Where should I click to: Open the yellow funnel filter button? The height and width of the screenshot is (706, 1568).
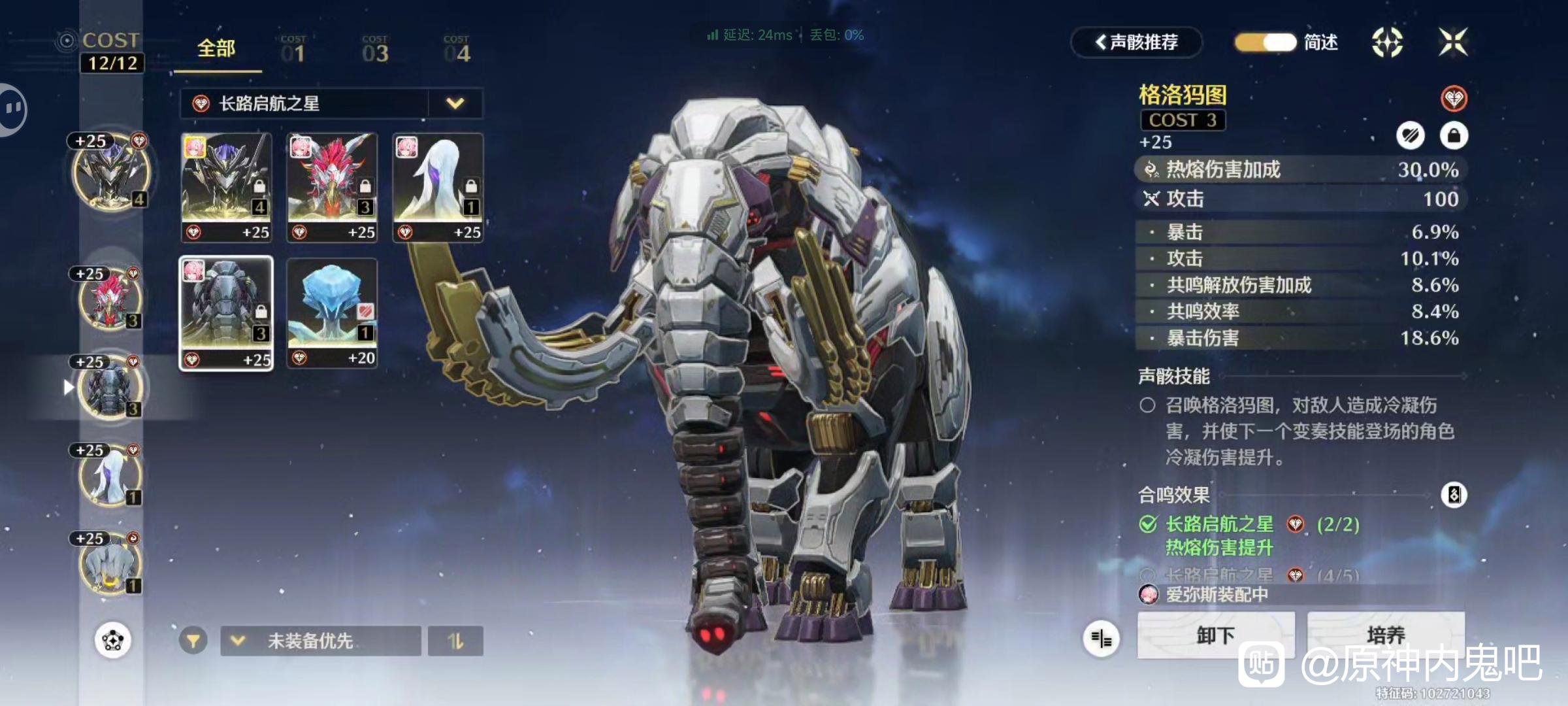coord(193,641)
